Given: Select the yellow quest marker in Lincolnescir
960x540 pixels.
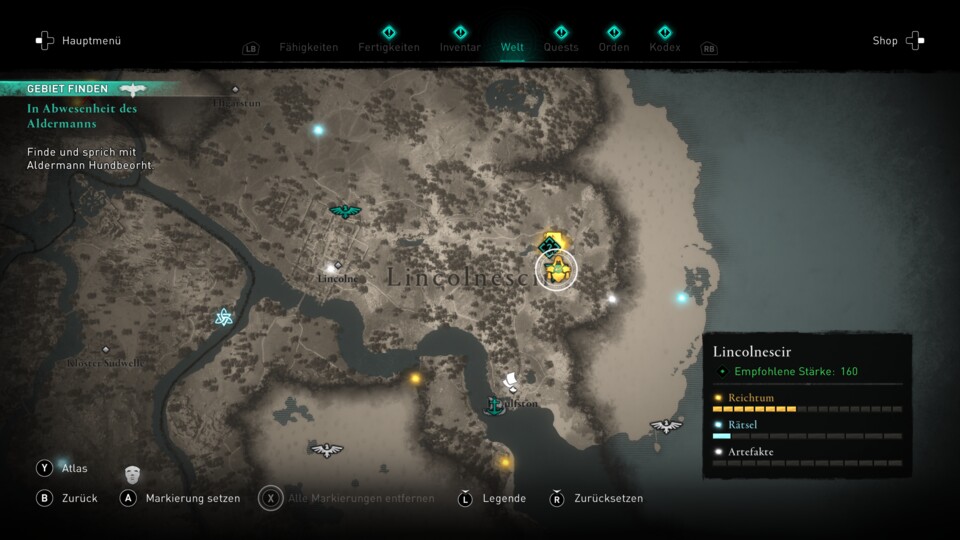Looking at the screenshot, I should tap(556, 270).
